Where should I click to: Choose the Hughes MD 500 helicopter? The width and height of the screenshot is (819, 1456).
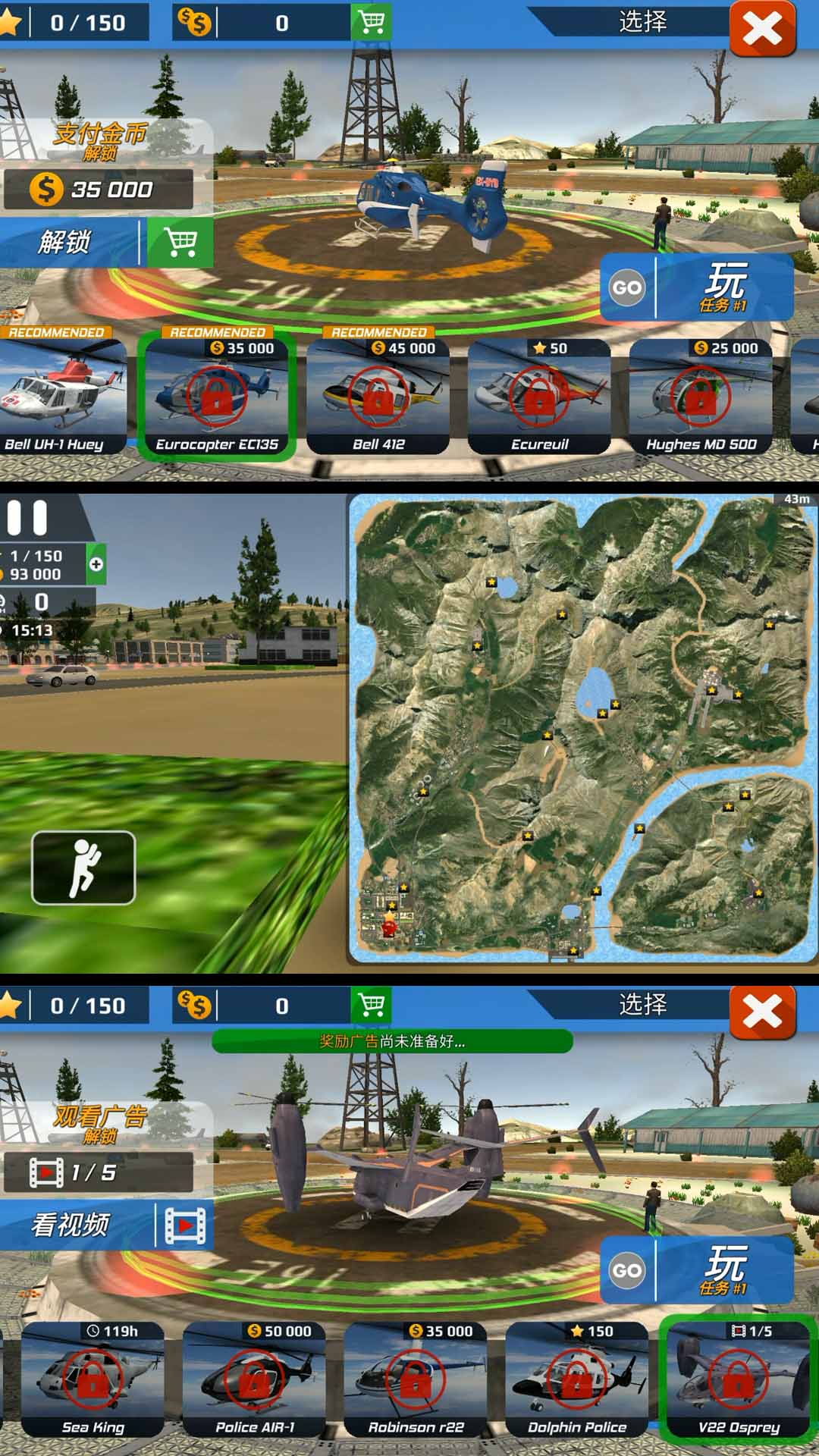coord(701,396)
